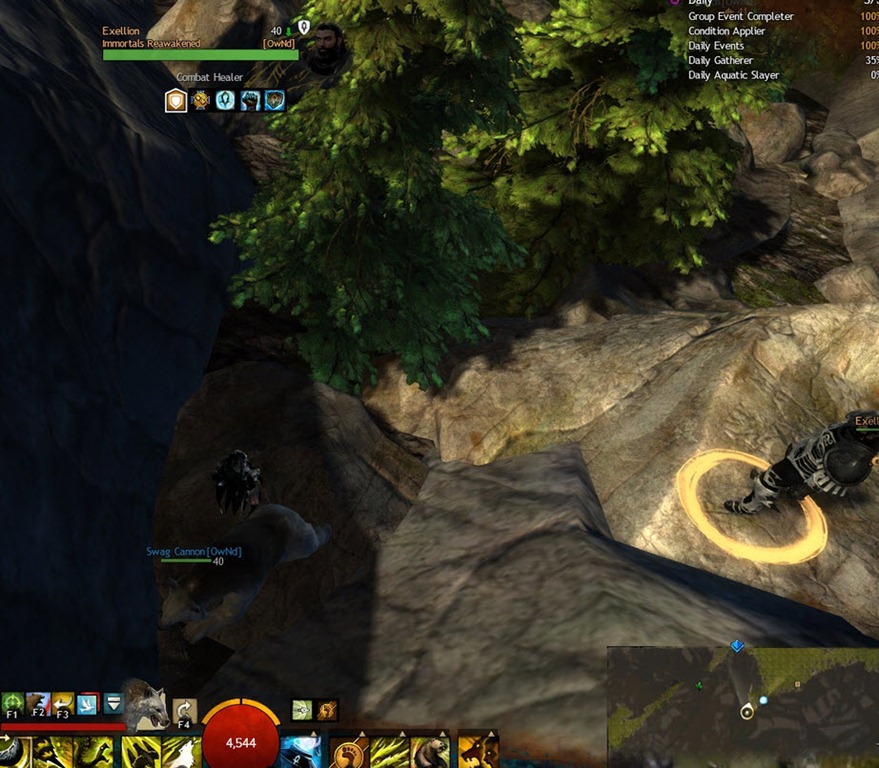Inspect the shield boon on the target
Viewport: 879px width, 768px height.
click(x=176, y=100)
